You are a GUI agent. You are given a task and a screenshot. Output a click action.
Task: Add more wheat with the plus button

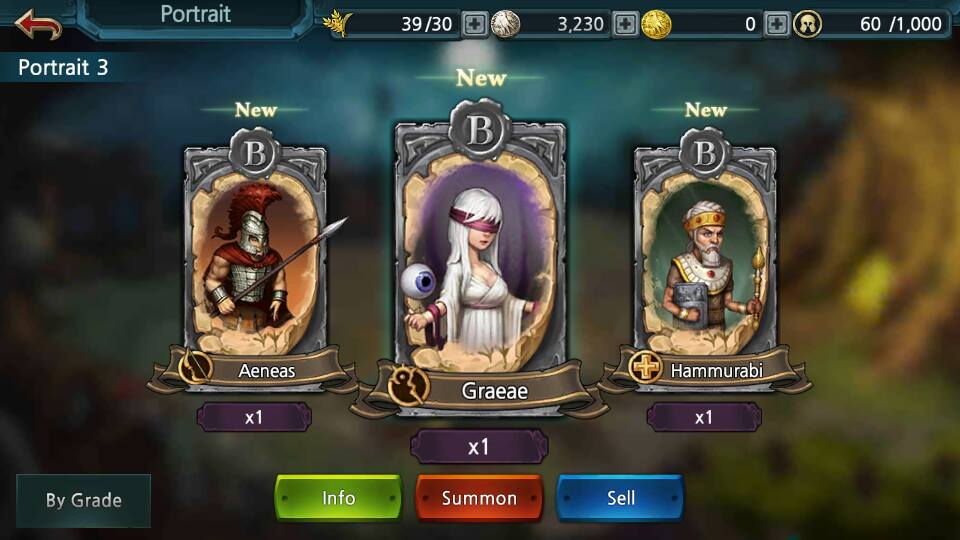tap(476, 24)
